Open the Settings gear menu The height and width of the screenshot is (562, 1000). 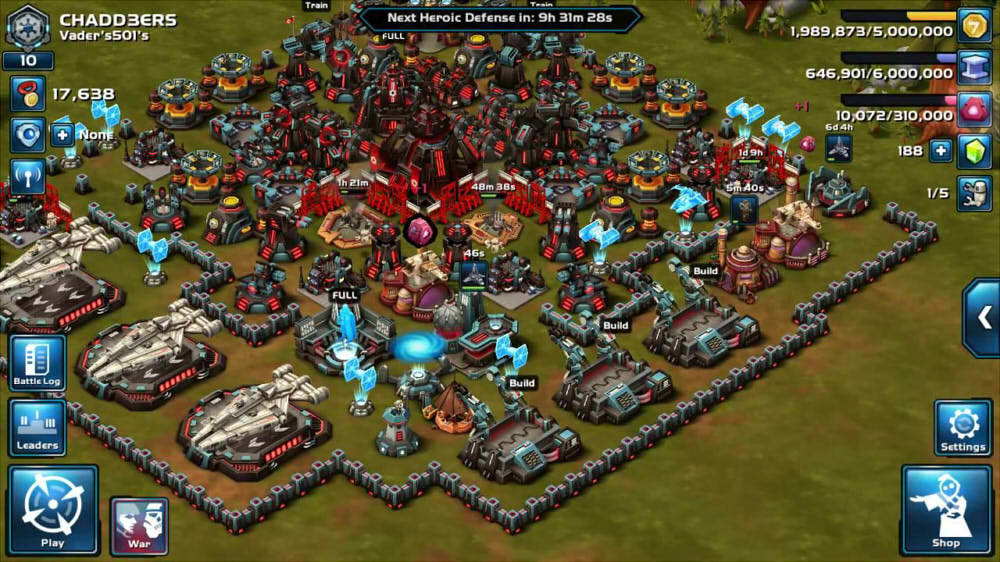pyautogui.click(x=963, y=427)
